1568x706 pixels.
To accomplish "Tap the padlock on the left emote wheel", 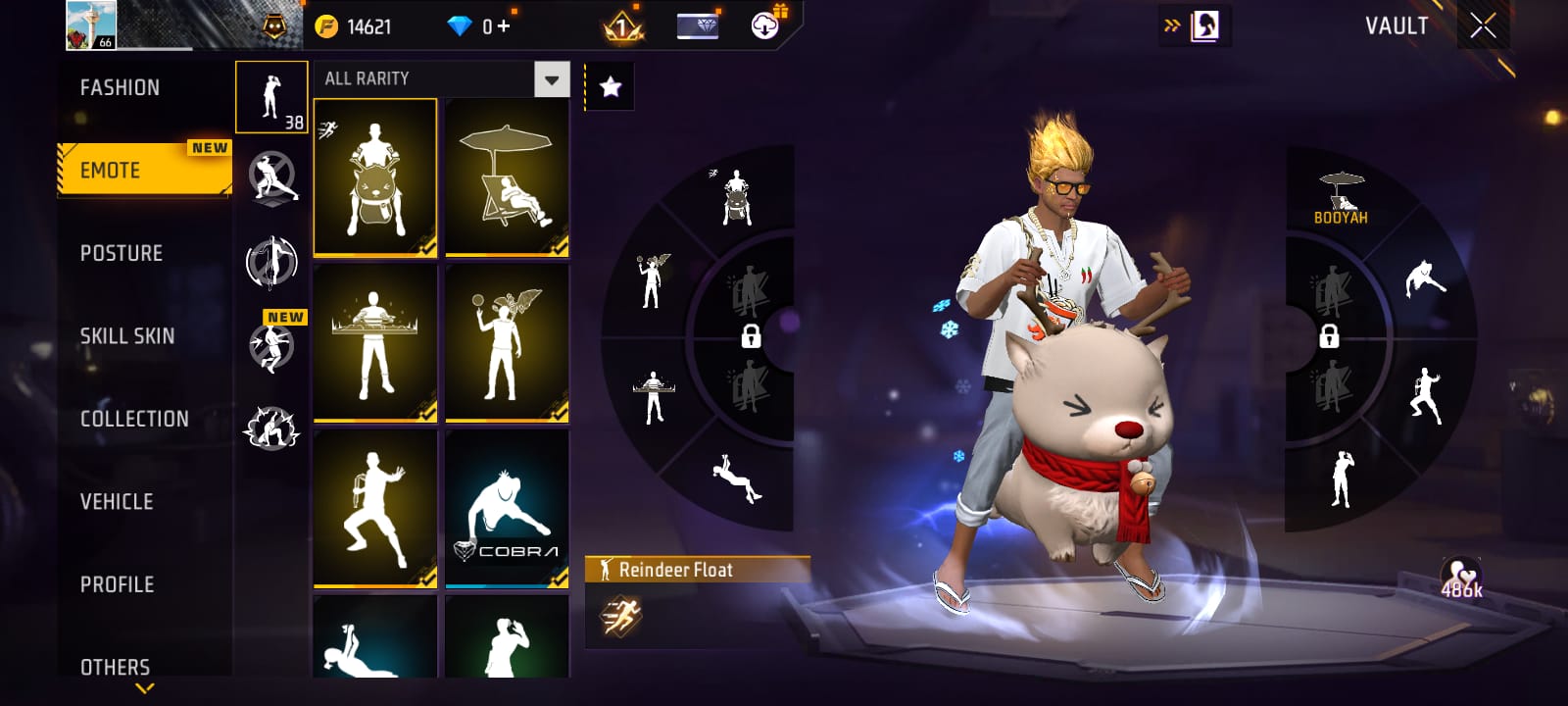I will pos(751,336).
